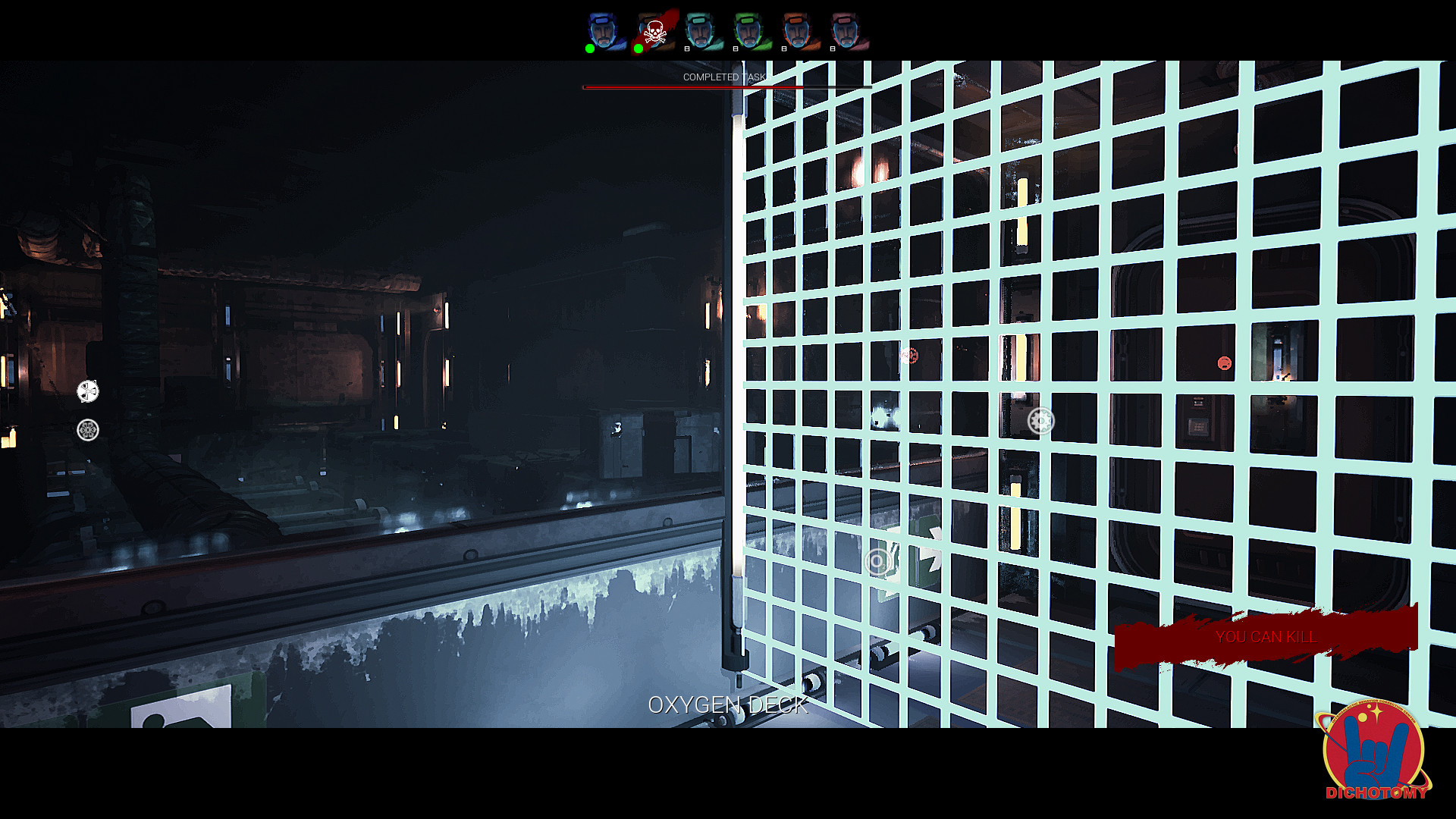Select the pink crewmate portrait
This screenshot has width=1456, height=819.
(x=846, y=32)
